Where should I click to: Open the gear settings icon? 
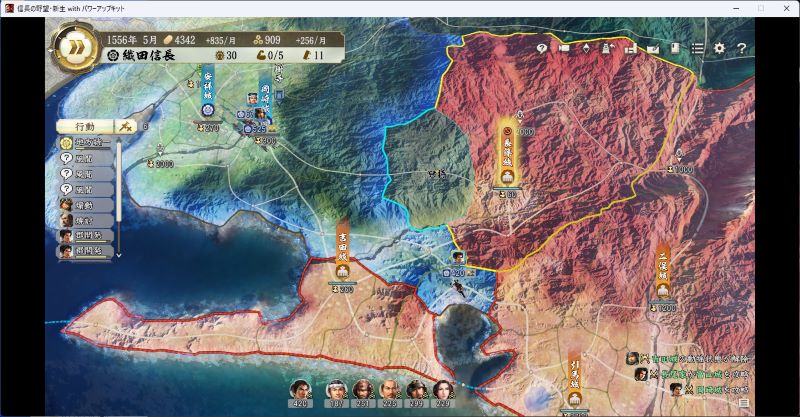(719, 48)
